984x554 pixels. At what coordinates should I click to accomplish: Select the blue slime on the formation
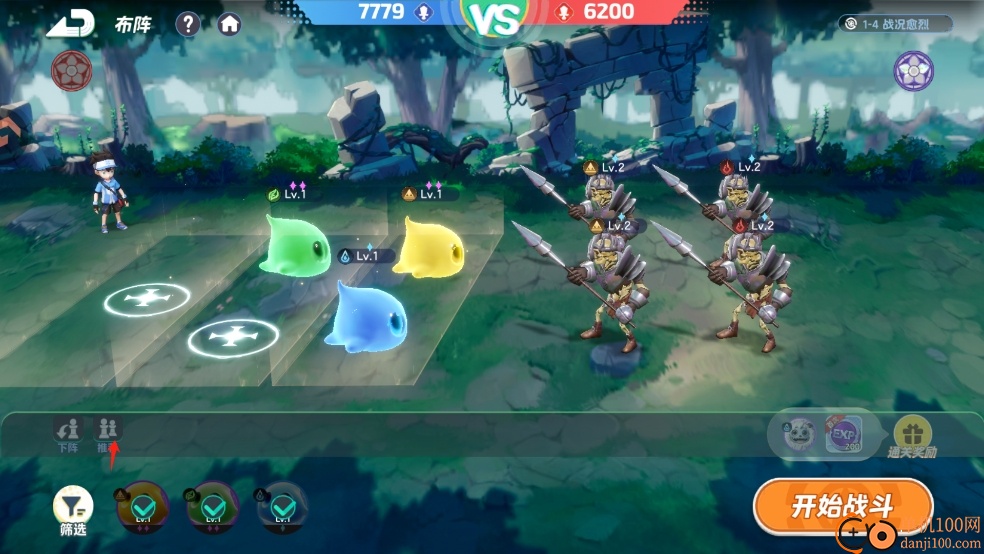coord(366,314)
